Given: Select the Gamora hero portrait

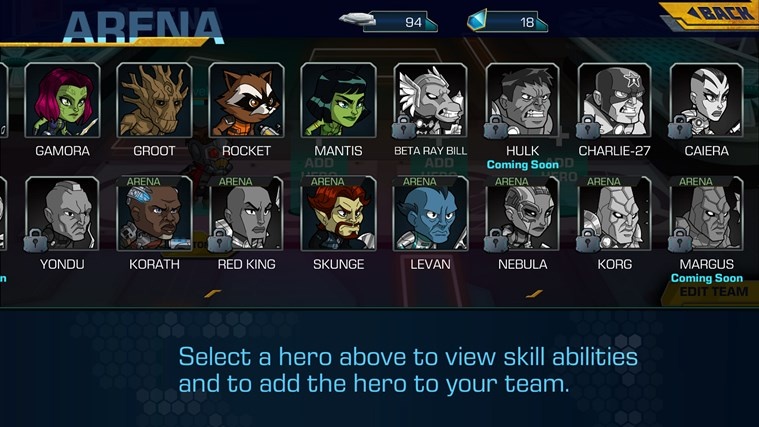Looking at the screenshot, I should pyautogui.click(x=62, y=101).
